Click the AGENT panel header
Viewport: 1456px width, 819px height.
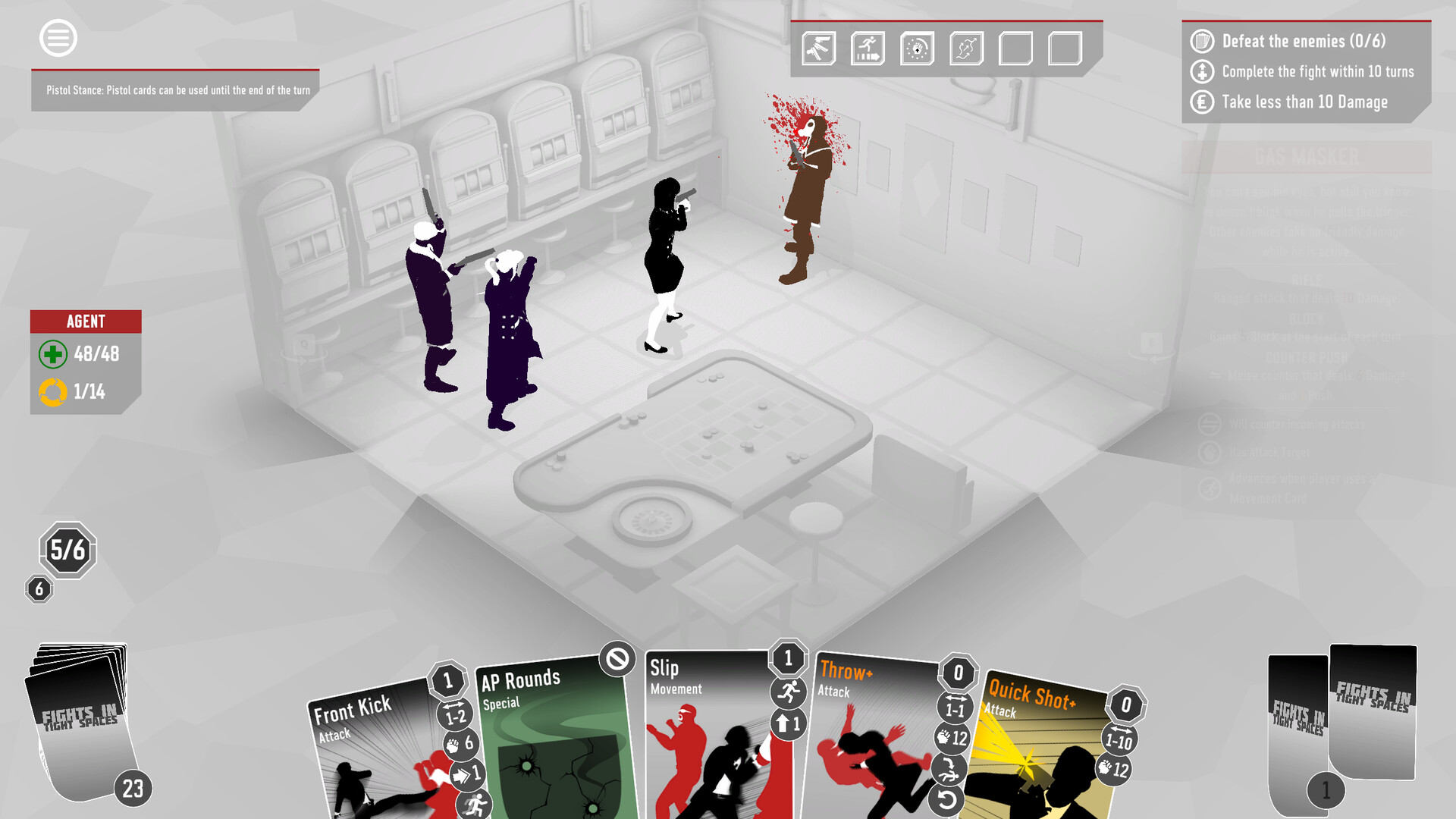(85, 322)
